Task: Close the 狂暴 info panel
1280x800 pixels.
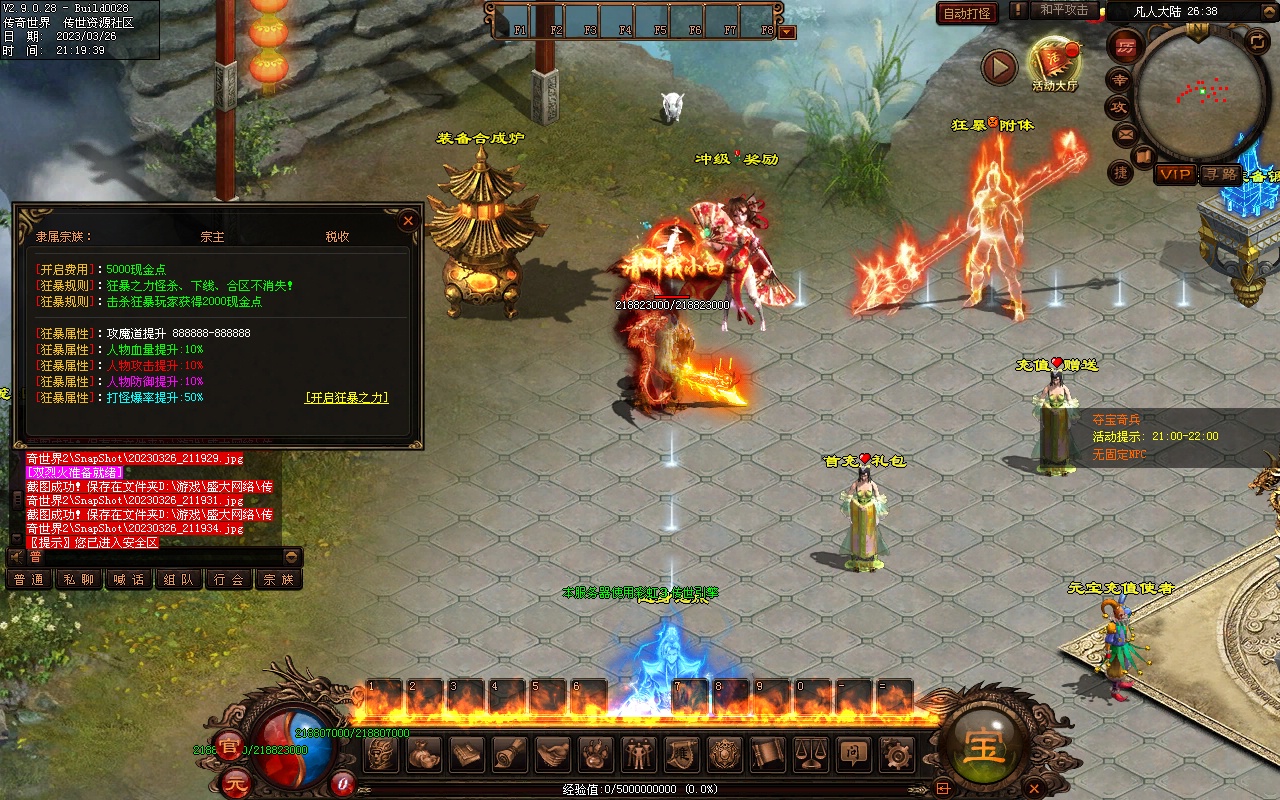Action: click(x=408, y=221)
